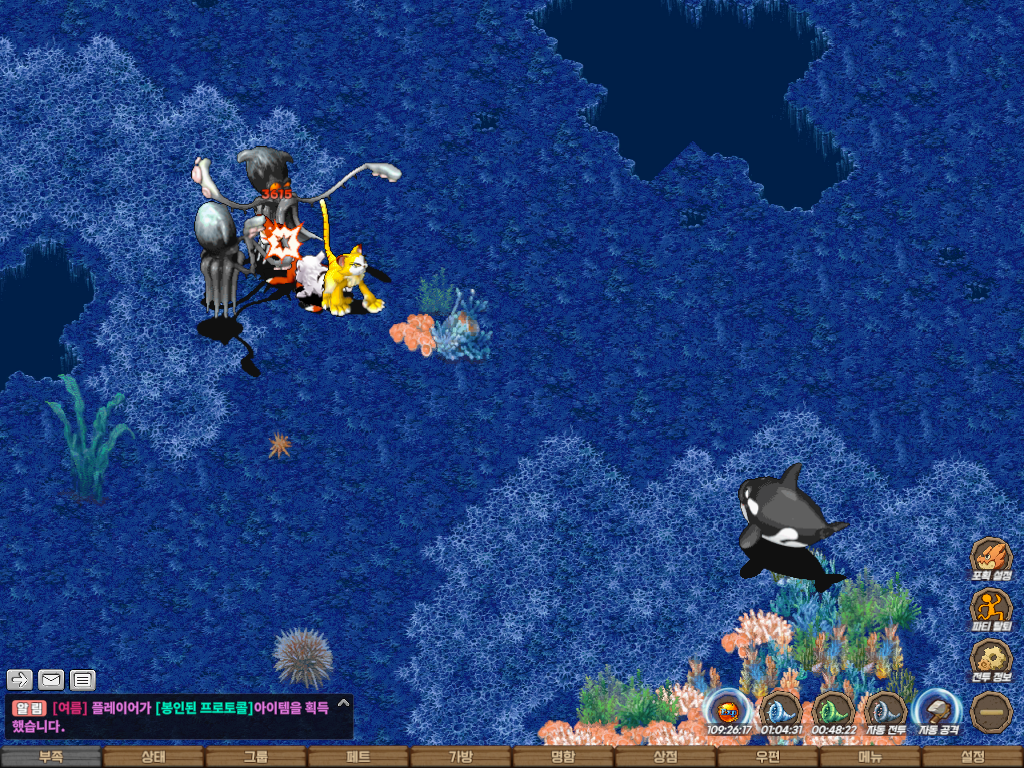Click the 파티 탈퇴 leave party icon
Image resolution: width=1024 pixels, height=768 pixels.
(x=991, y=608)
